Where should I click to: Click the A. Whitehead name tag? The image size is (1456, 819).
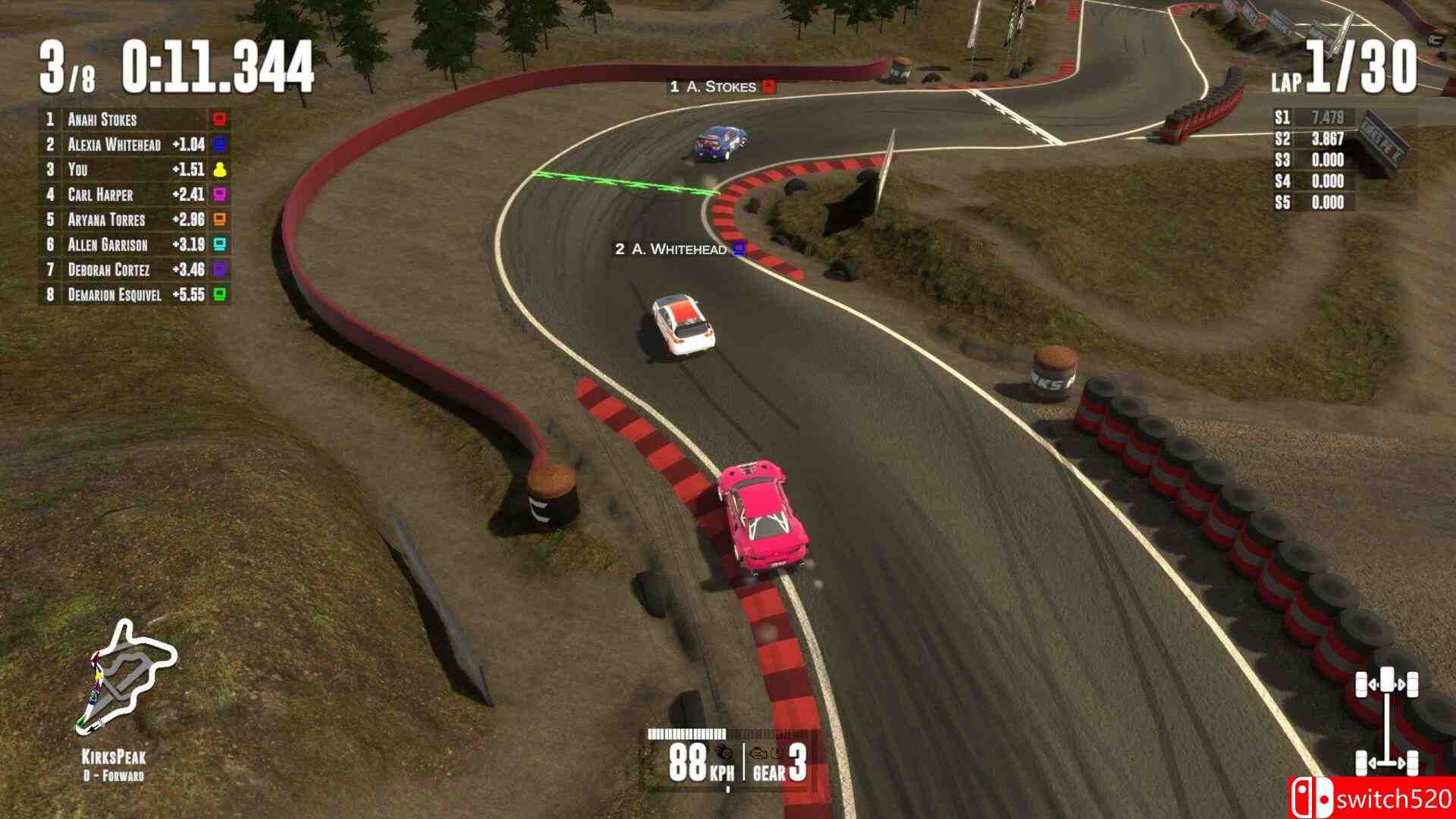pyautogui.click(x=679, y=249)
